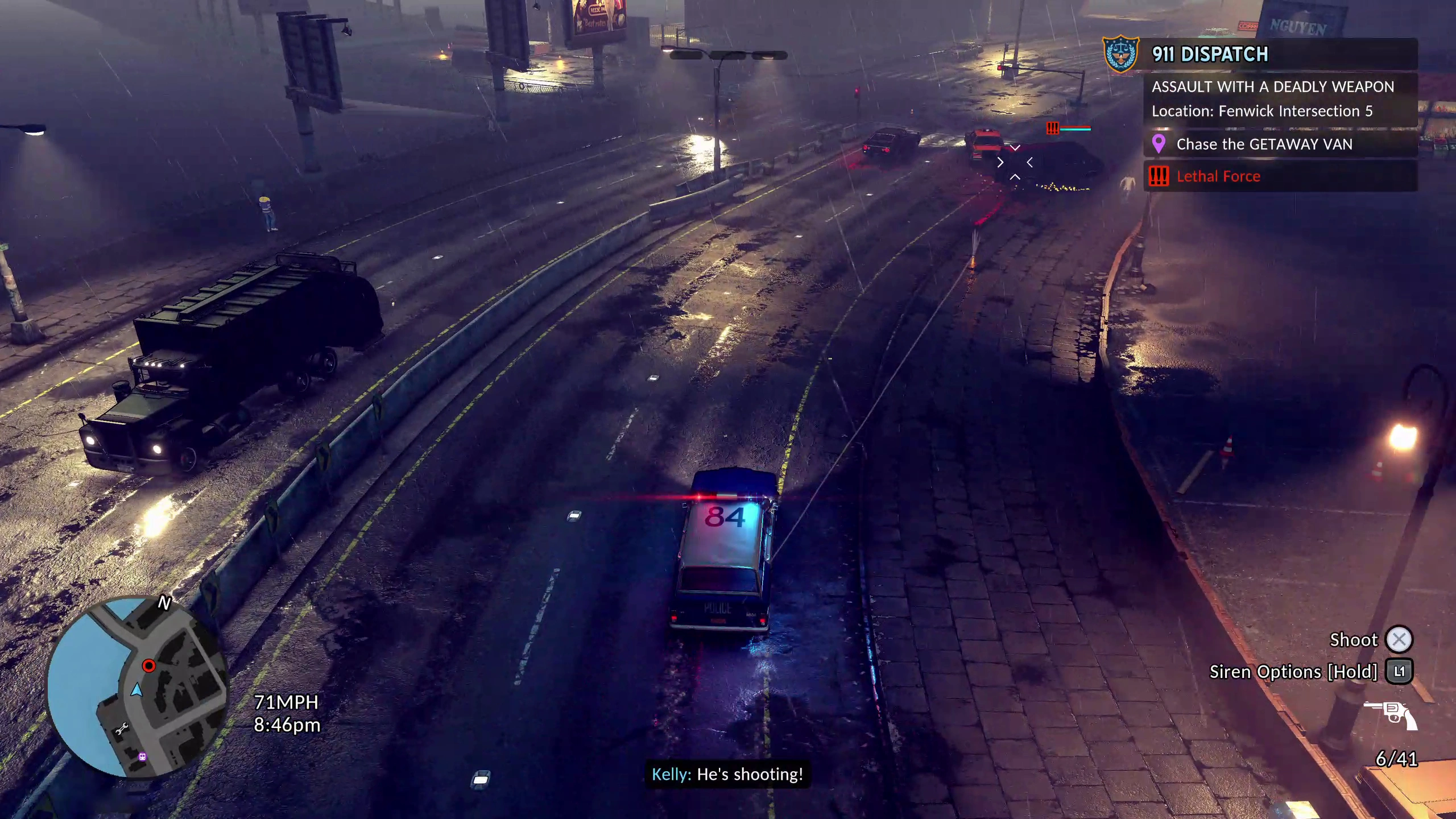Image resolution: width=1456 pixels, height=819 pixels.
Task: Click the purple waypoint pin icon
Action: 1159,144
